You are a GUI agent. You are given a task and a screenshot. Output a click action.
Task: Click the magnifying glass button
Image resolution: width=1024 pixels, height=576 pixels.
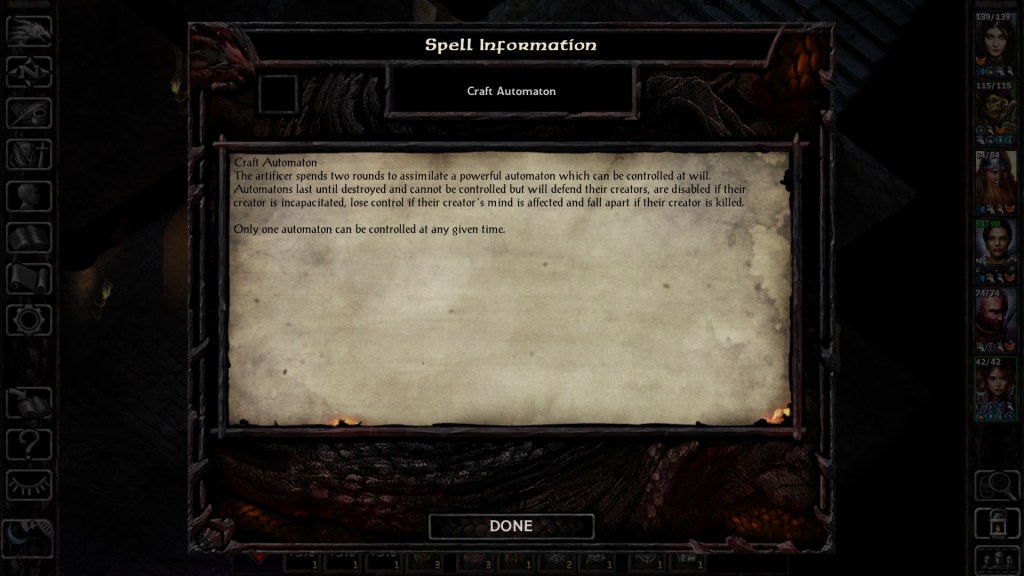coord(996,485)
